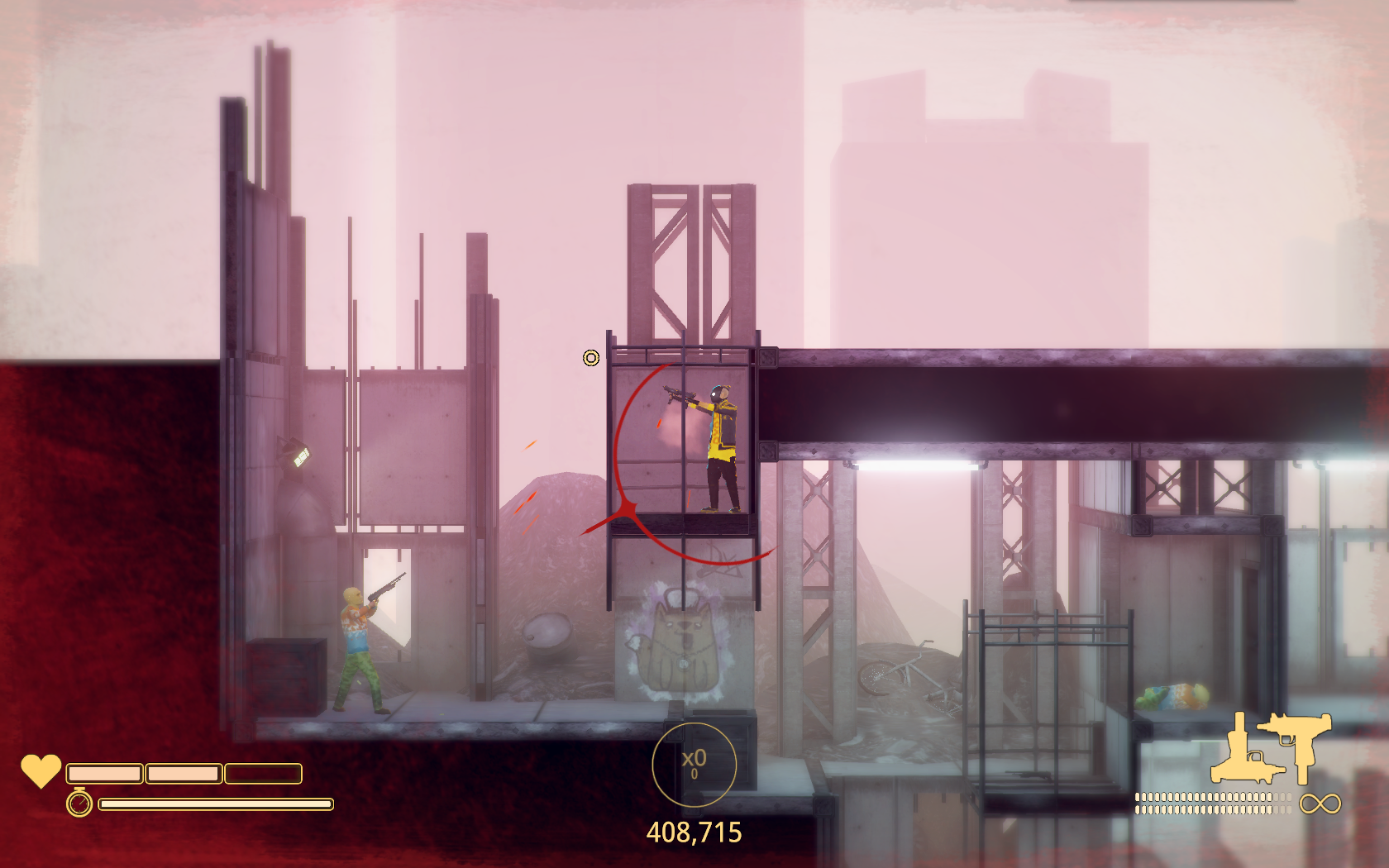This screenshot has height=868, width=1389.
Task: Click the stopwatch focus icon
Action: (x=79, y=803)
